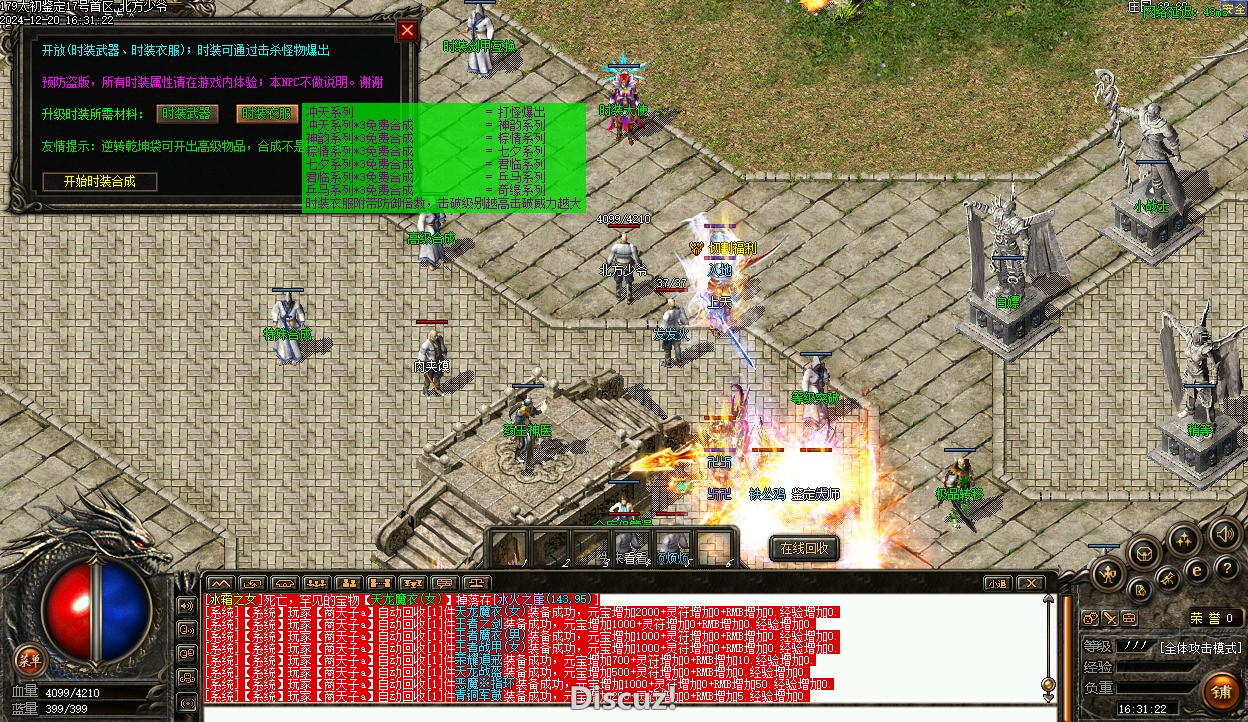
Task: Open the 铺 shop stall button
Action: coord(1221,691)
